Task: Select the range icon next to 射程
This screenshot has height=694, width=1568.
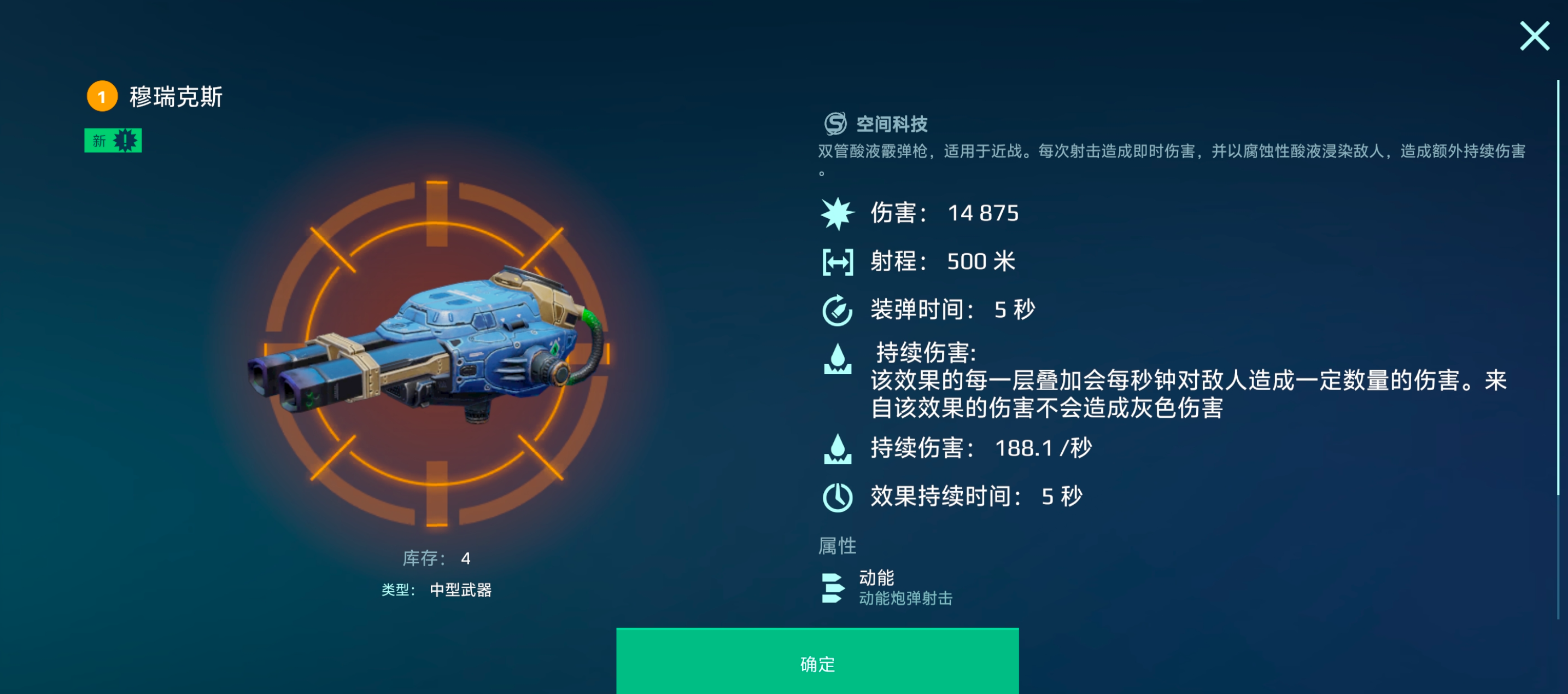Action: coord(837,260)
